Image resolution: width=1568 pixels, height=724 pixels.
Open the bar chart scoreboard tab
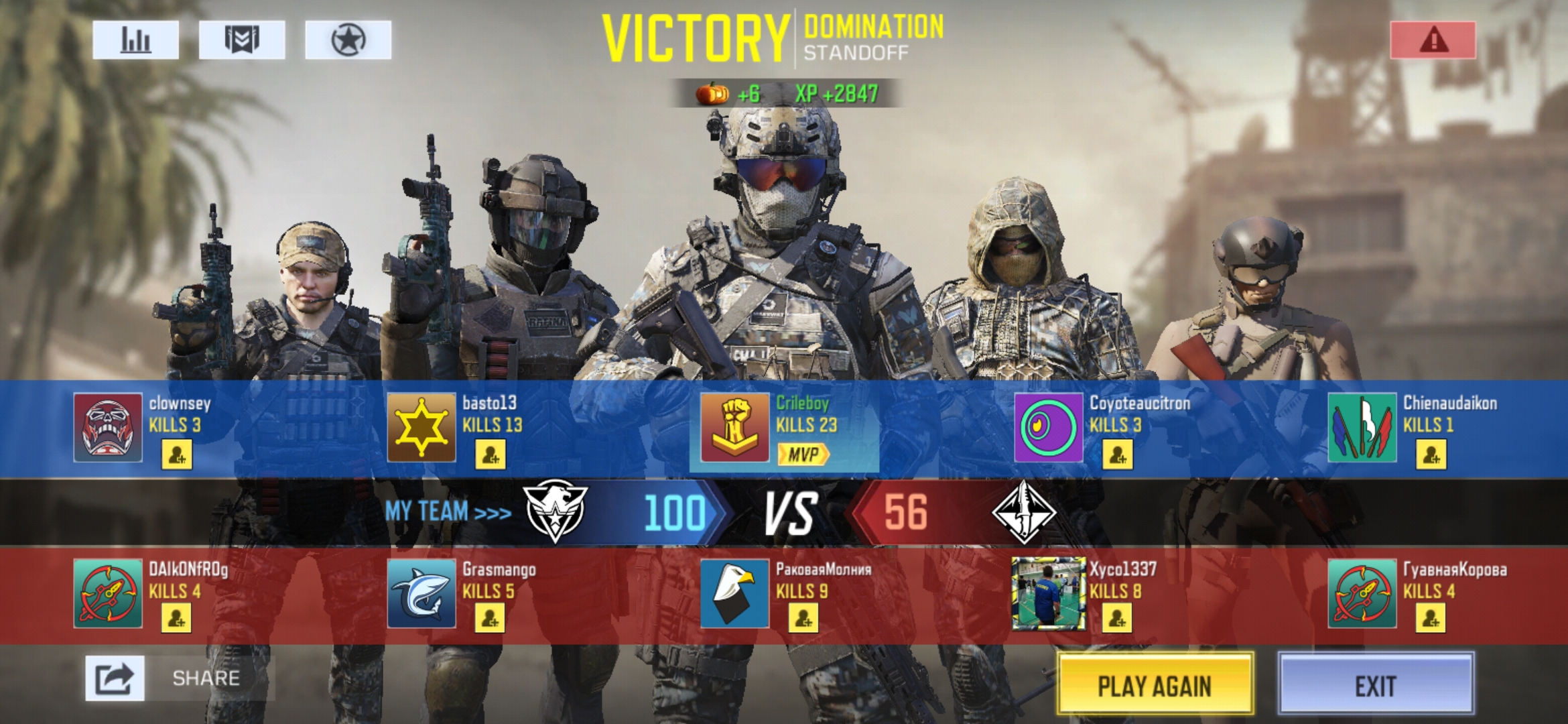pos(135,40)
